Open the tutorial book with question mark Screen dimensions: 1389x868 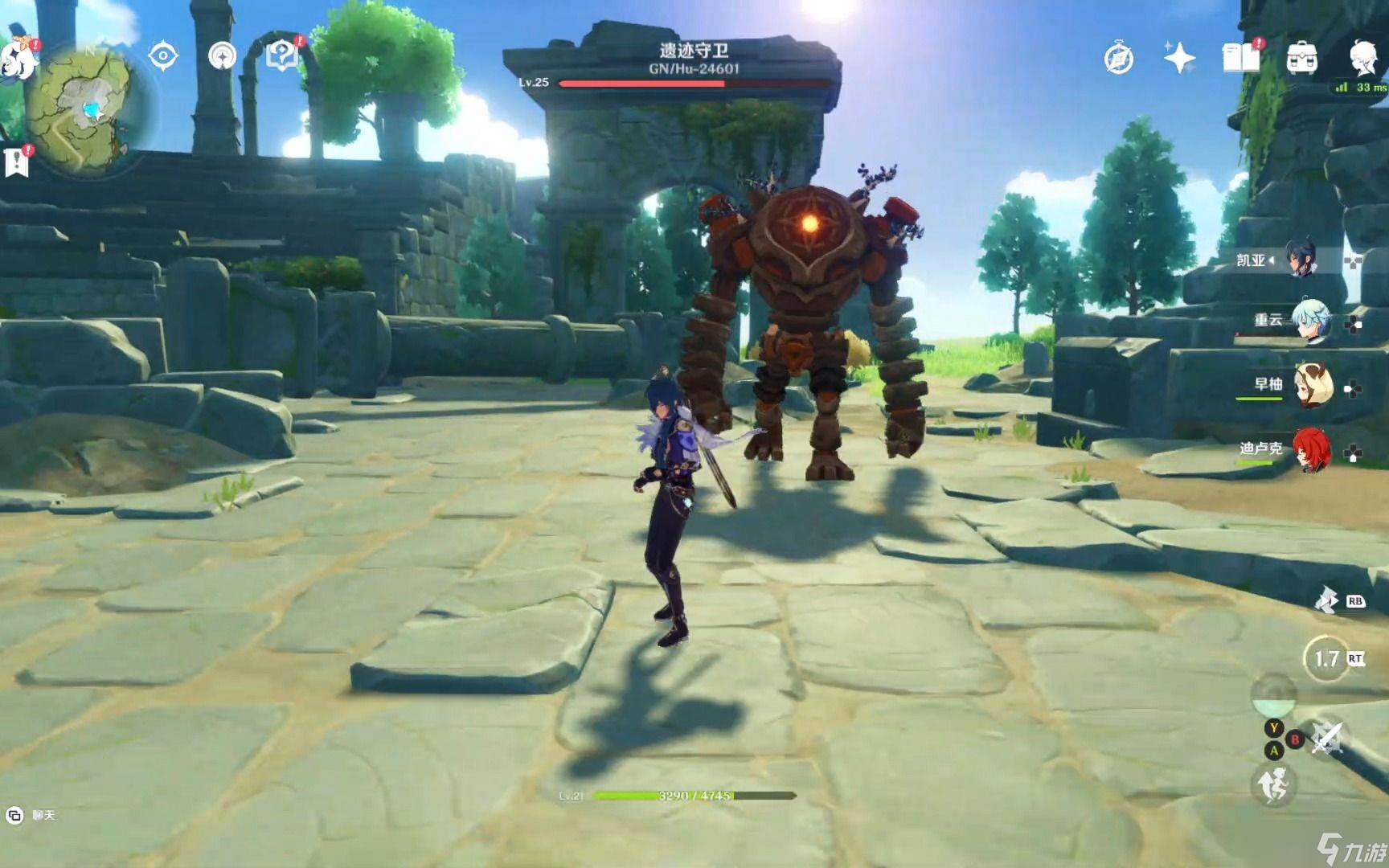pos(283,55)
